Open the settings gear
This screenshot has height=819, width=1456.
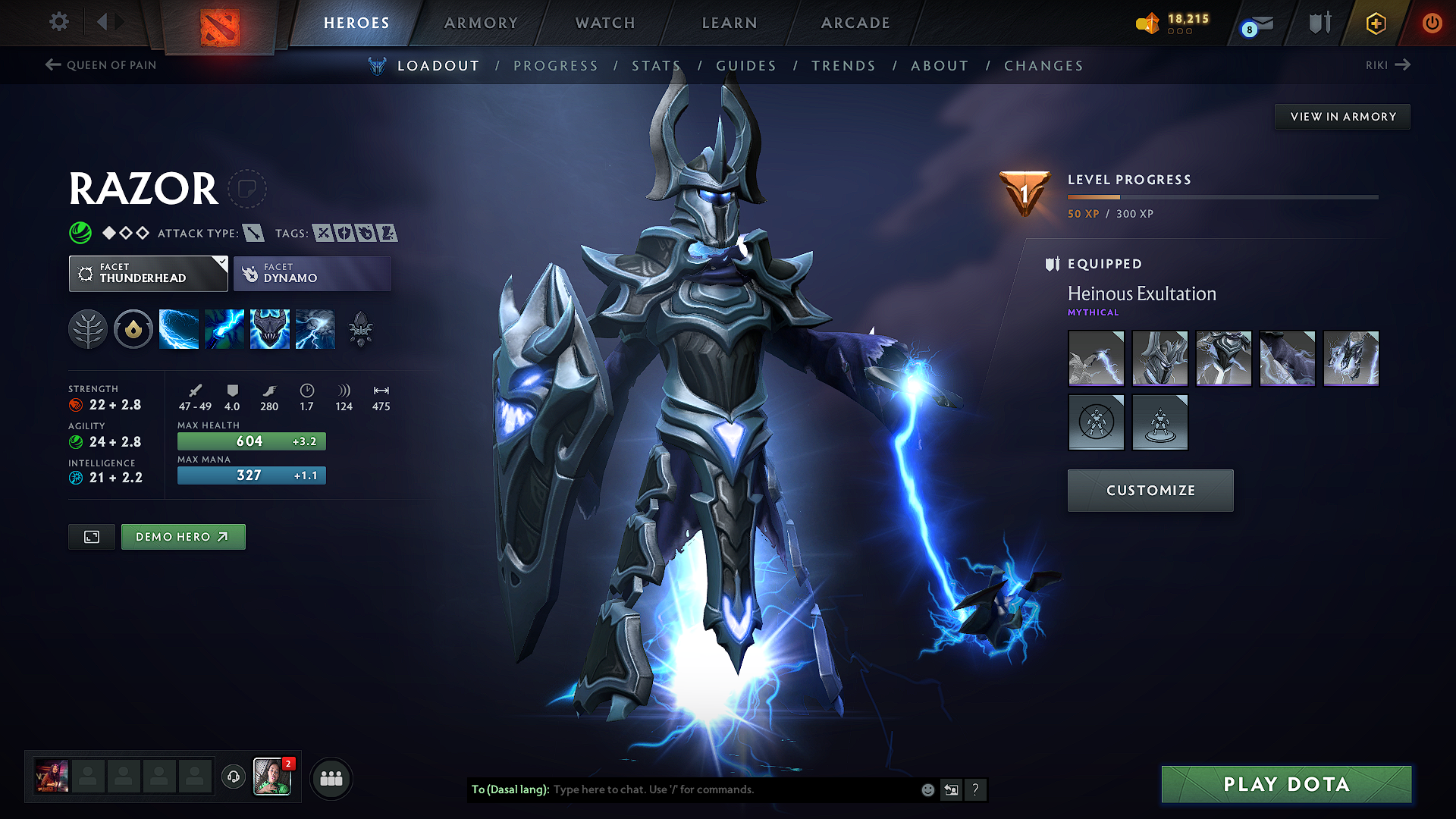58,22
